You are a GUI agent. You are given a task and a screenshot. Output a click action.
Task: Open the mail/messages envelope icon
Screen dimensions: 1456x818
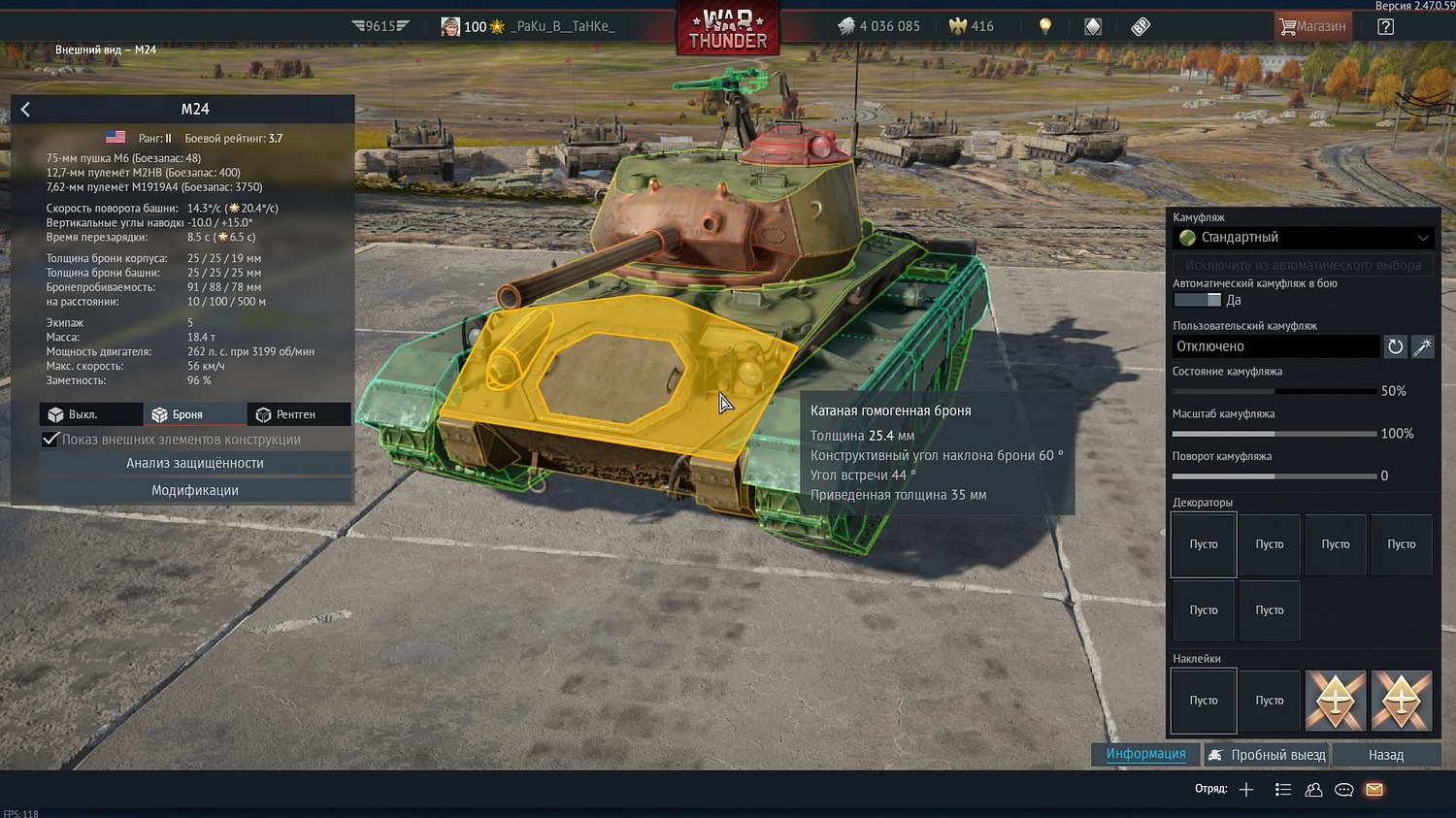pos(1373,790)
